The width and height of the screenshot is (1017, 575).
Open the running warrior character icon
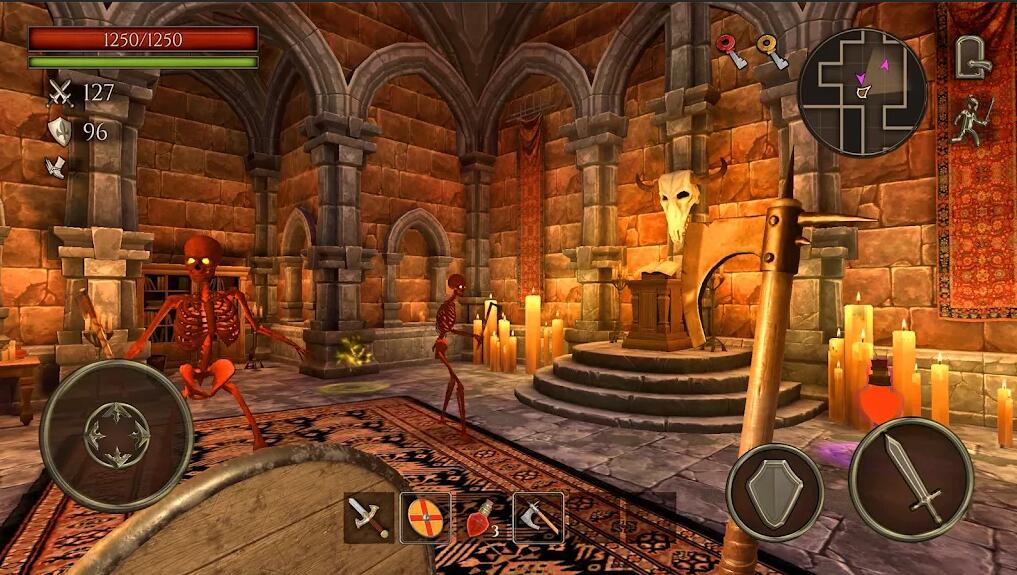pyautogui.click(x=971, y=120)
